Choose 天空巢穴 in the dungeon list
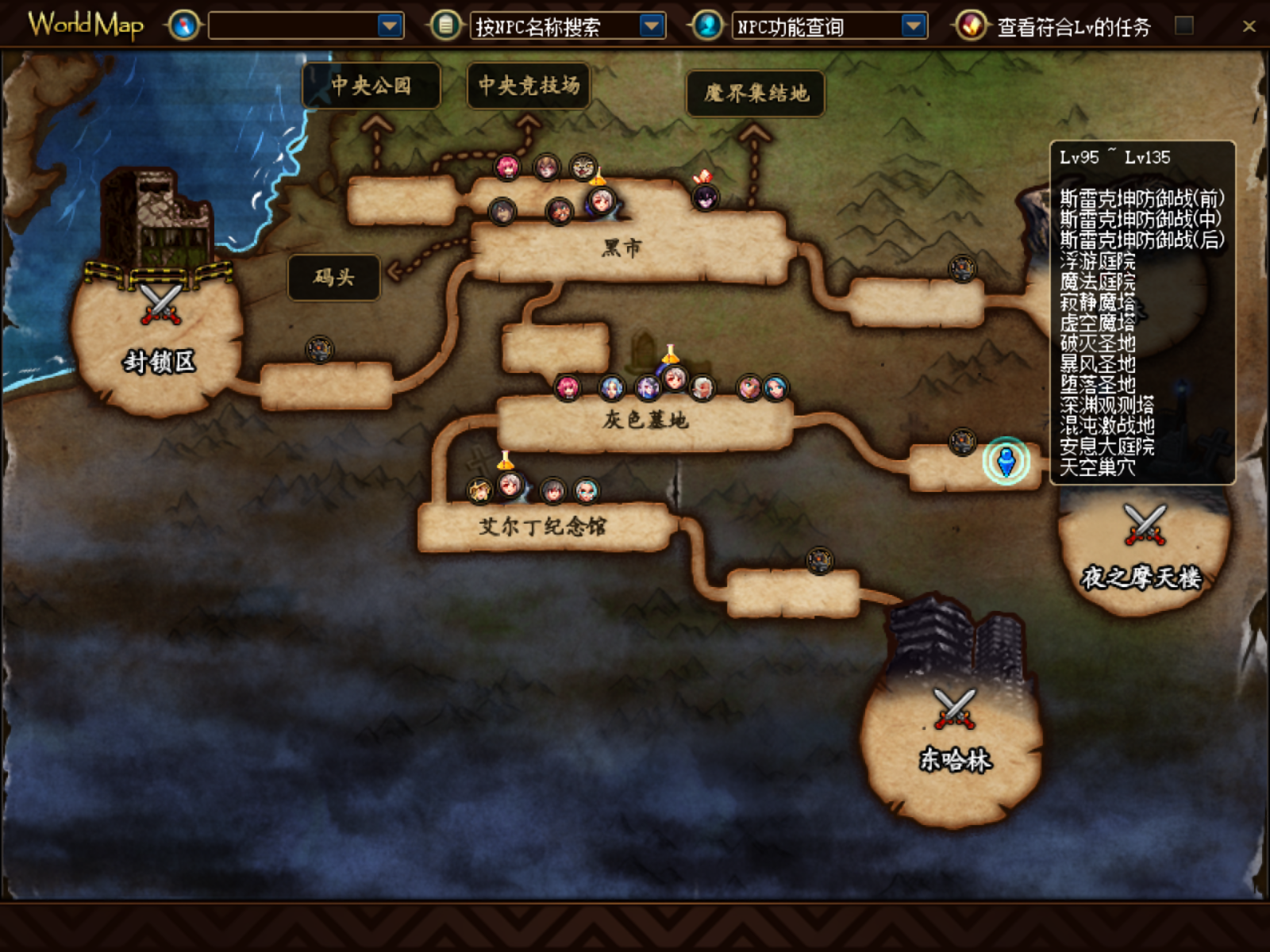 coord(1098,468)
